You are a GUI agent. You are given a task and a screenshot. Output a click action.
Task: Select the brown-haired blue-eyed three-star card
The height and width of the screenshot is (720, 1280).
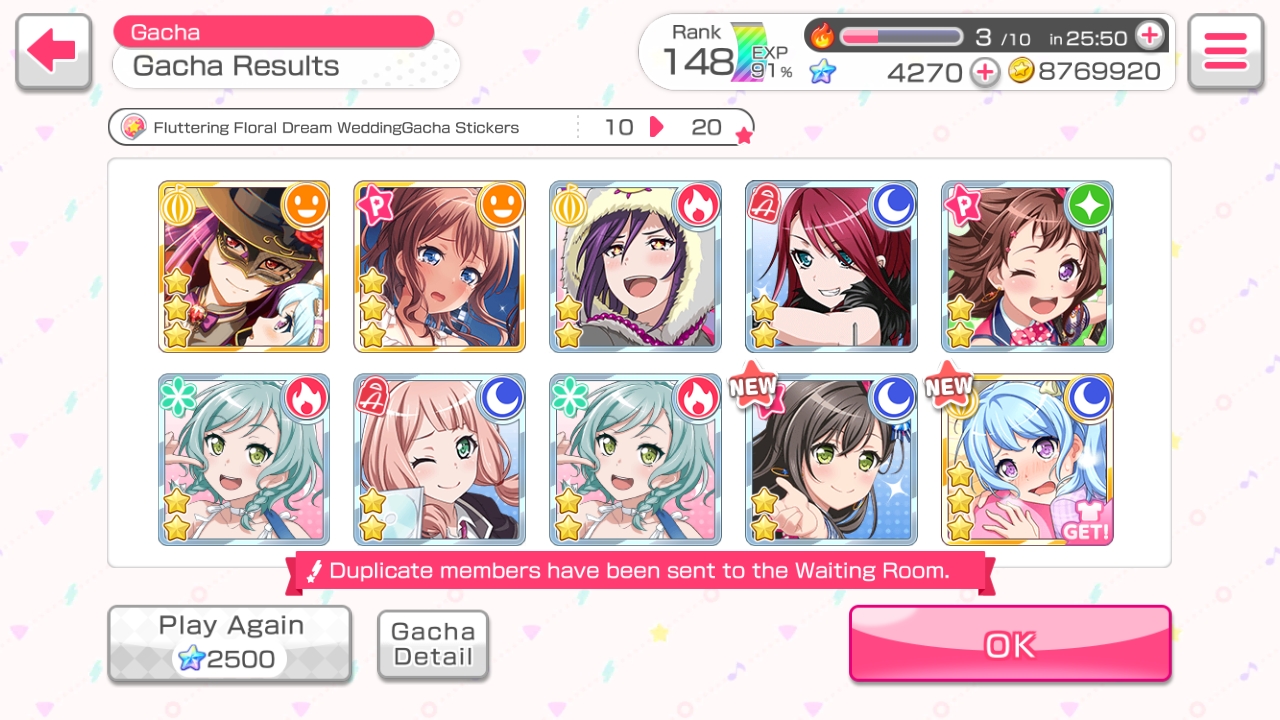pos(440,267)
